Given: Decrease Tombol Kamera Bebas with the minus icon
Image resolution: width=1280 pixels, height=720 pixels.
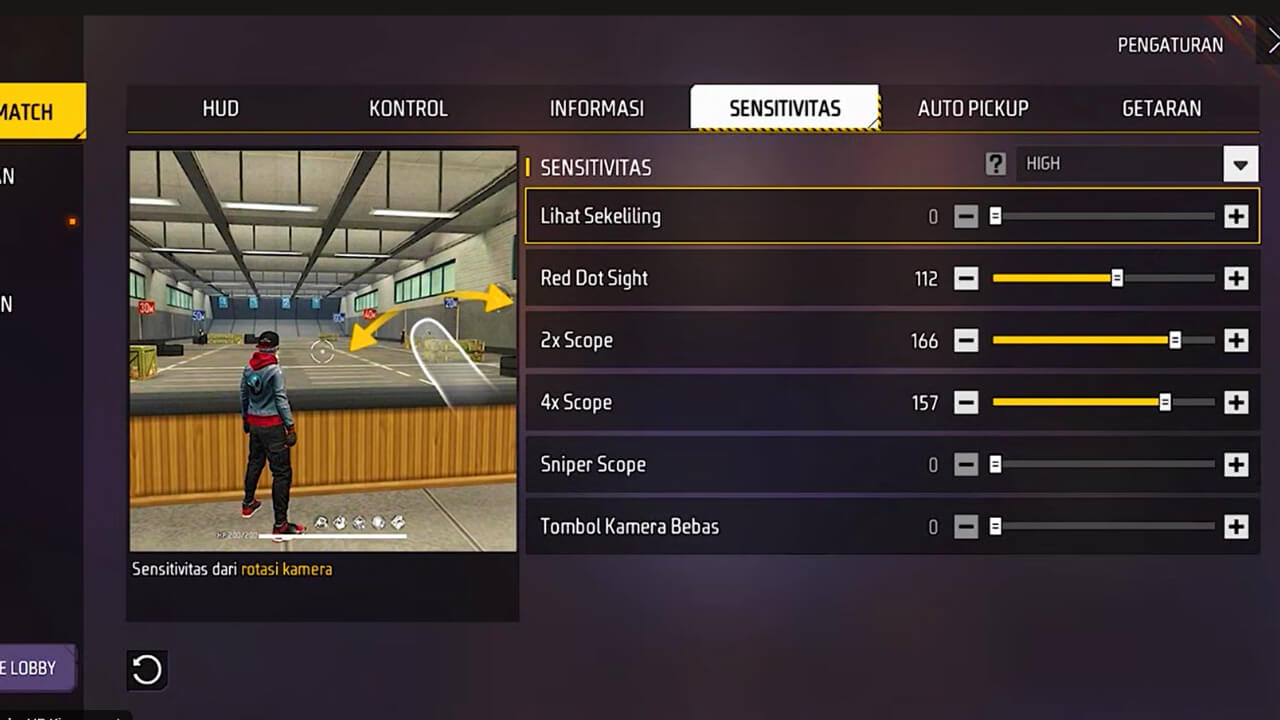Looking at the screenshot, I should pyautogui.click(x=966, y=526).
